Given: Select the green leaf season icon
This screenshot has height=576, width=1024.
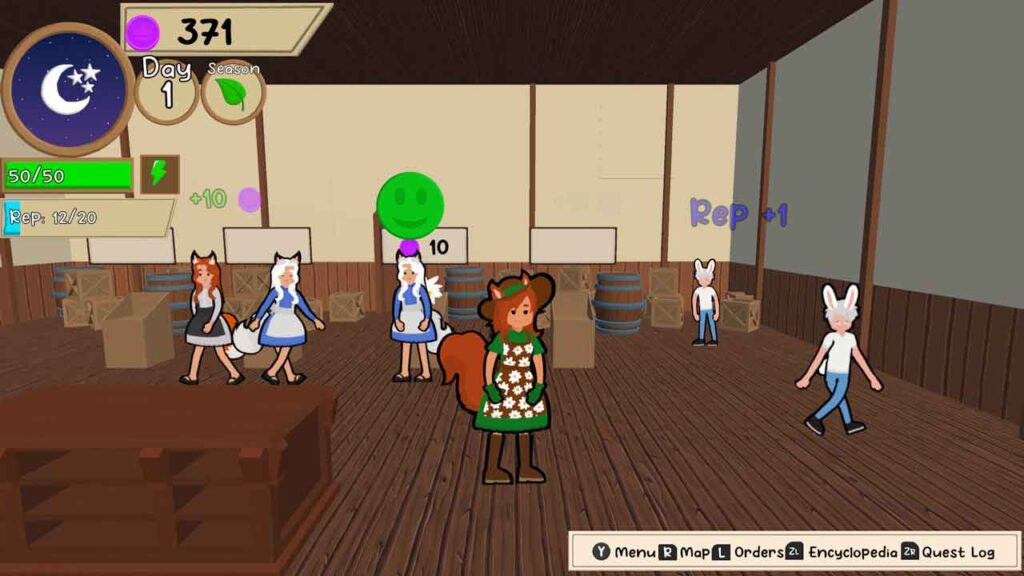Looking at the screenshot, I should (232, 94).
